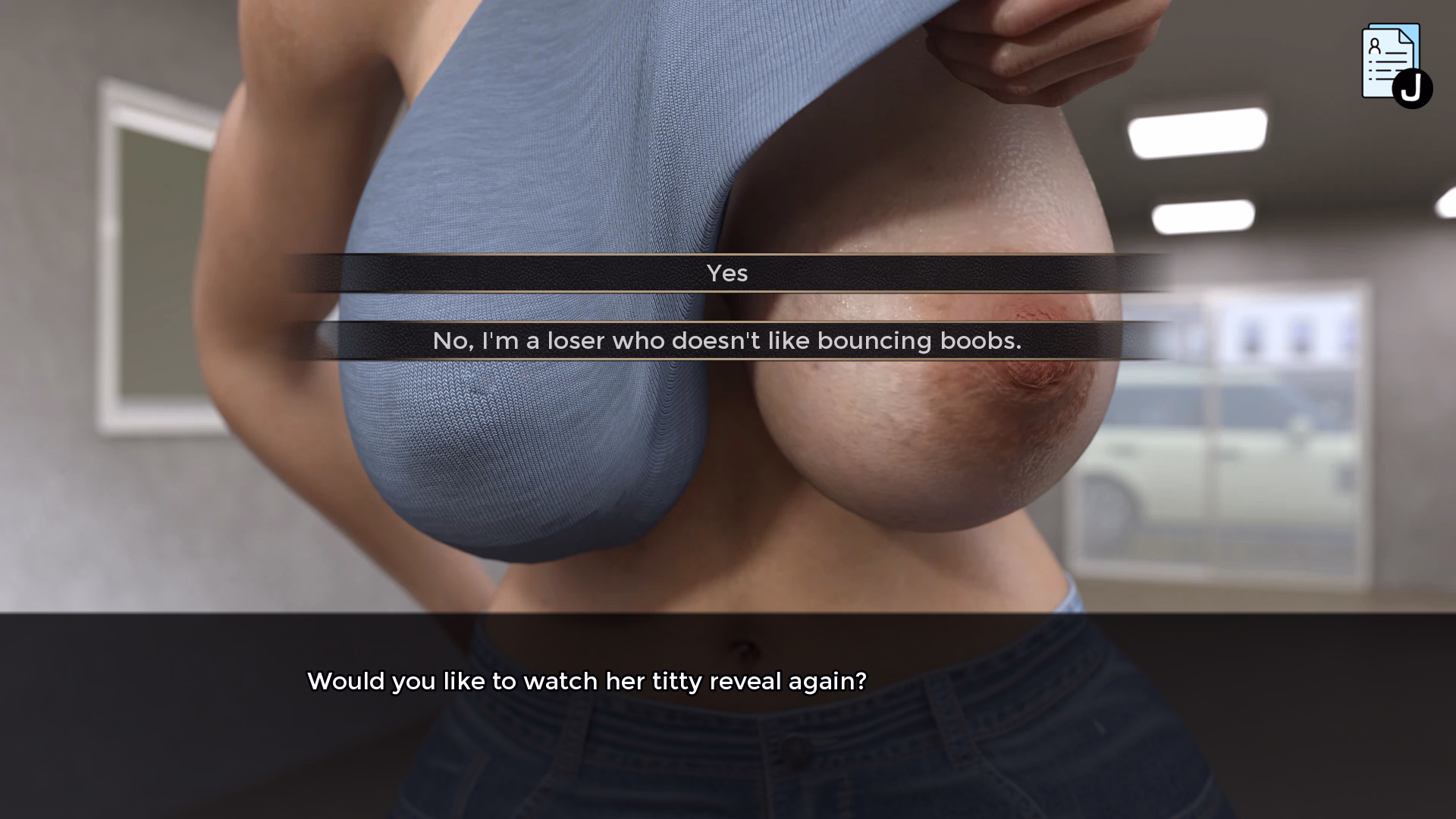Select the "No, I'm a loser" reply
This screenshot has height=819, width=1456.
pyautogui.click(x=726, y=340)
